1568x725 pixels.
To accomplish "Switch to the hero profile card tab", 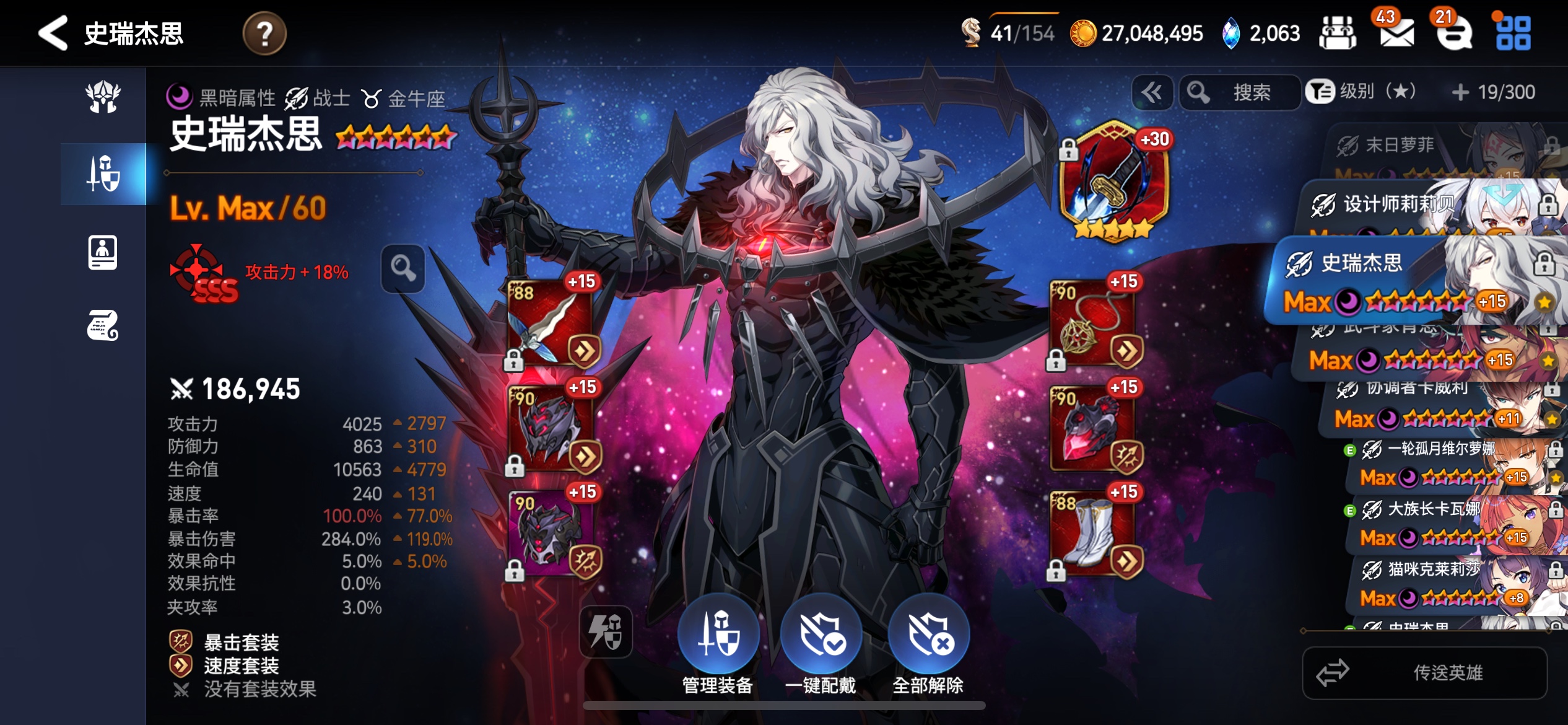I will (x=103, y=252).
